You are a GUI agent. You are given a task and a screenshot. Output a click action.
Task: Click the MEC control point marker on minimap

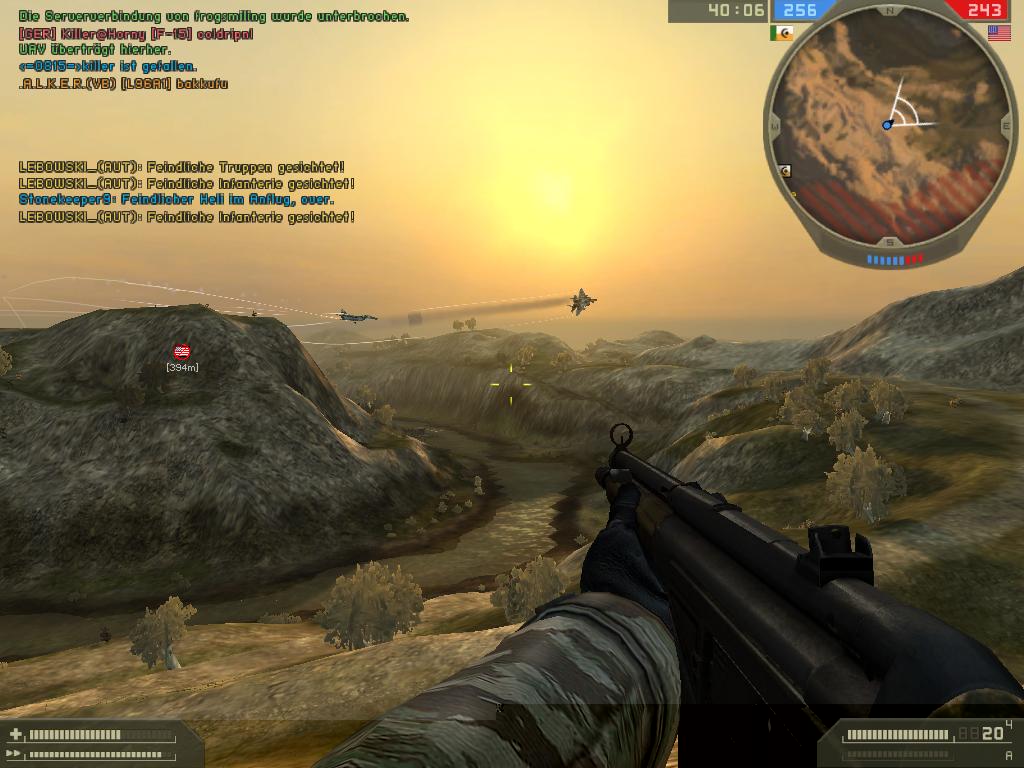coord(786,171)
